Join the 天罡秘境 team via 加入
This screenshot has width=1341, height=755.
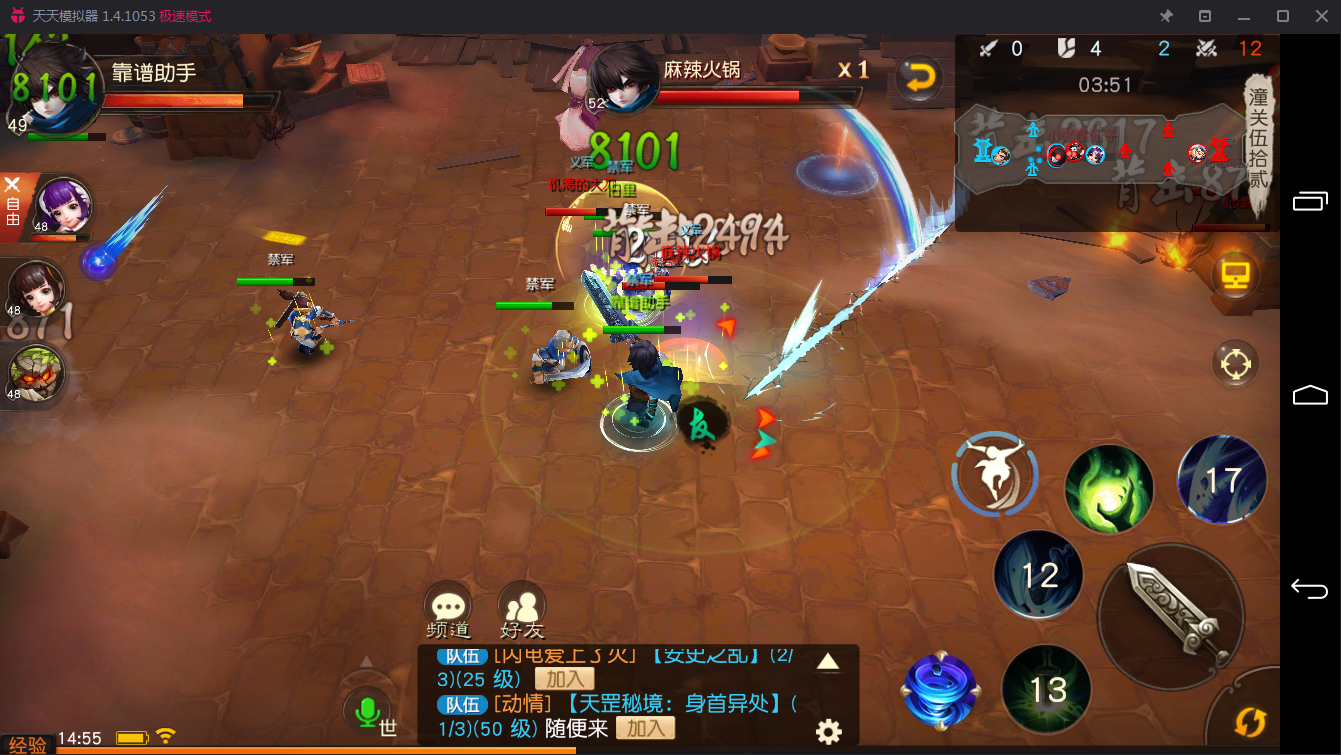tap(644, 728)
